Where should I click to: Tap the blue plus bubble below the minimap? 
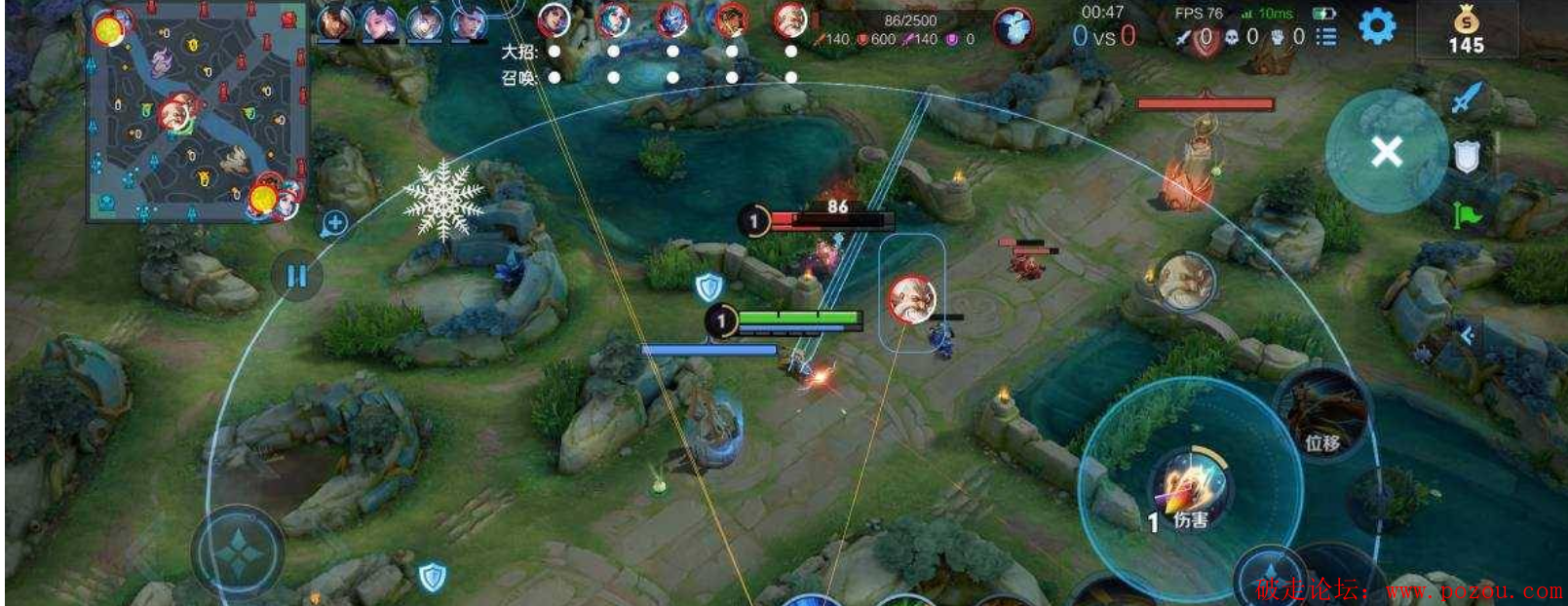(x=334, y=223)
